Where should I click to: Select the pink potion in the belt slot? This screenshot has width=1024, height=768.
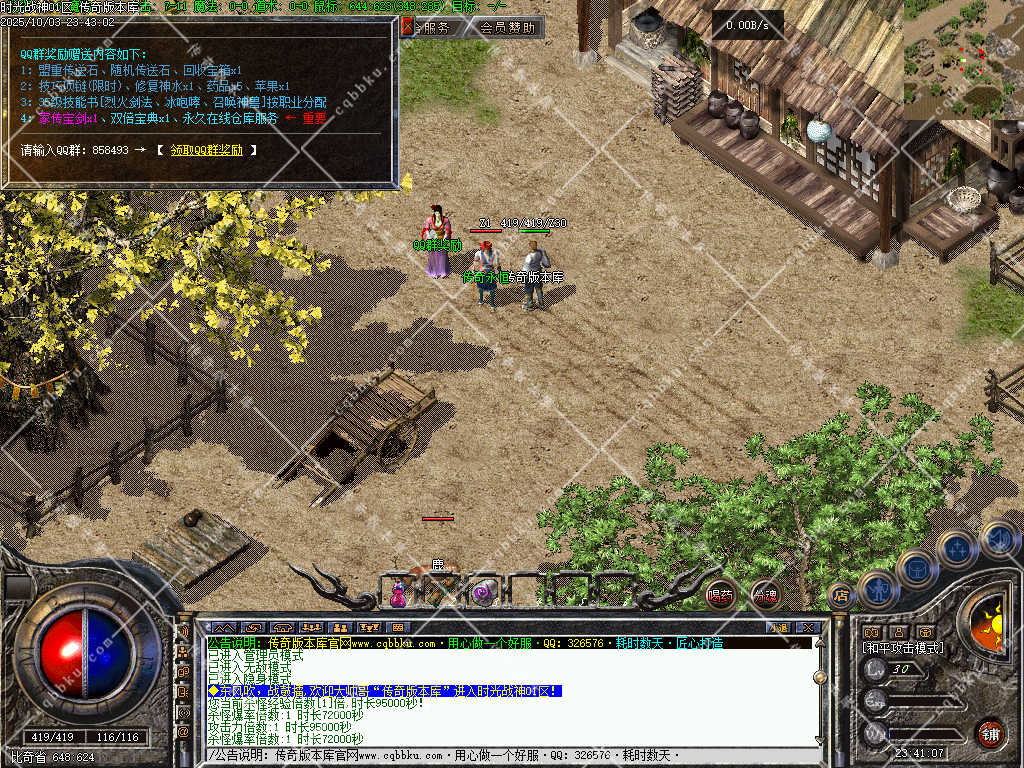398,595
